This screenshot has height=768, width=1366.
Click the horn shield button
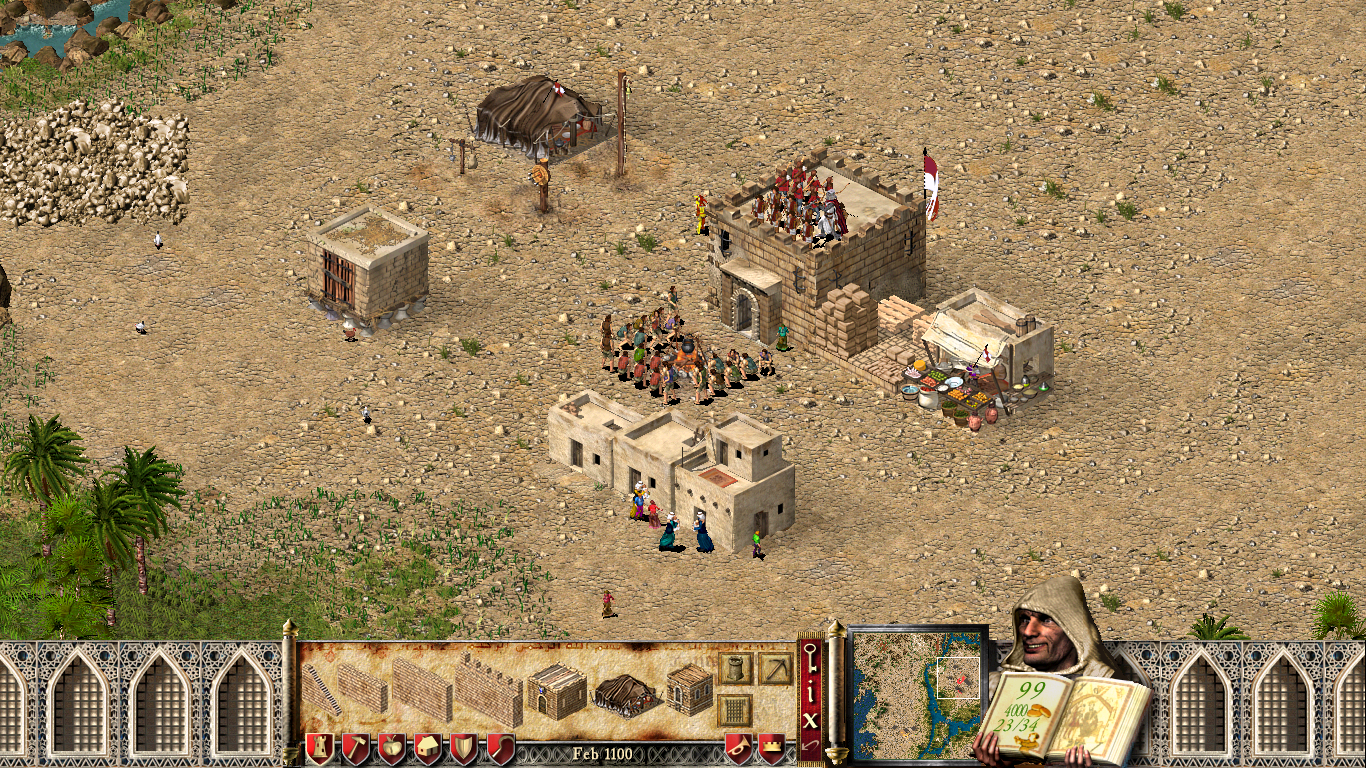(738, 748)
